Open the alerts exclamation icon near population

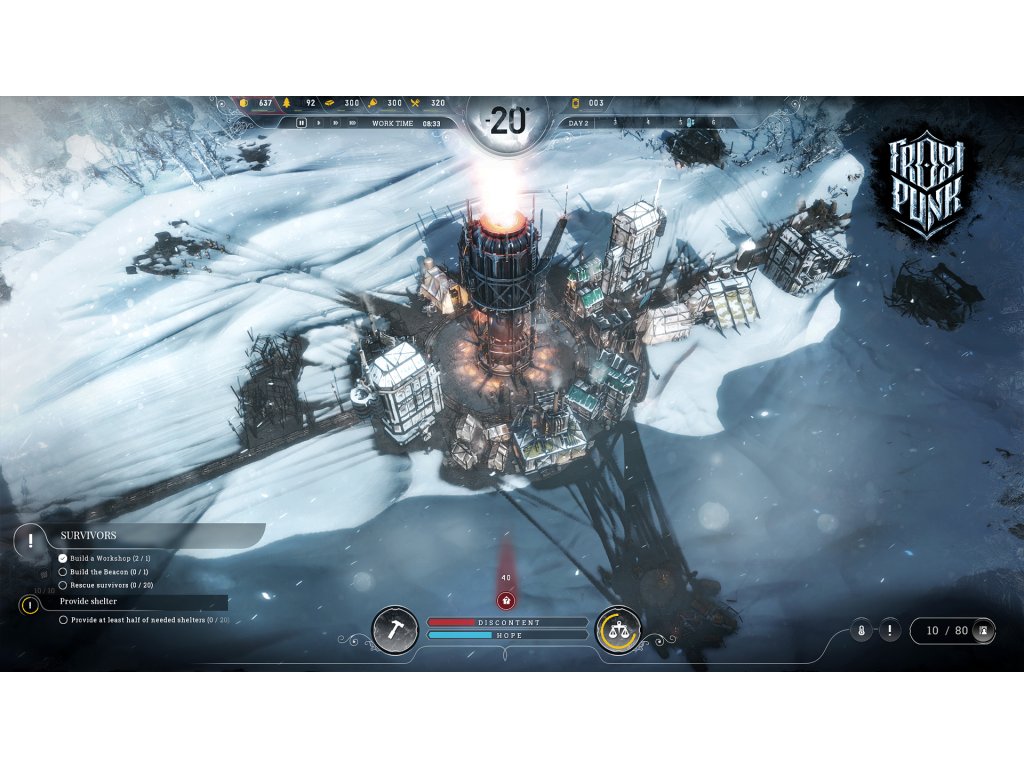click(890, 631)
